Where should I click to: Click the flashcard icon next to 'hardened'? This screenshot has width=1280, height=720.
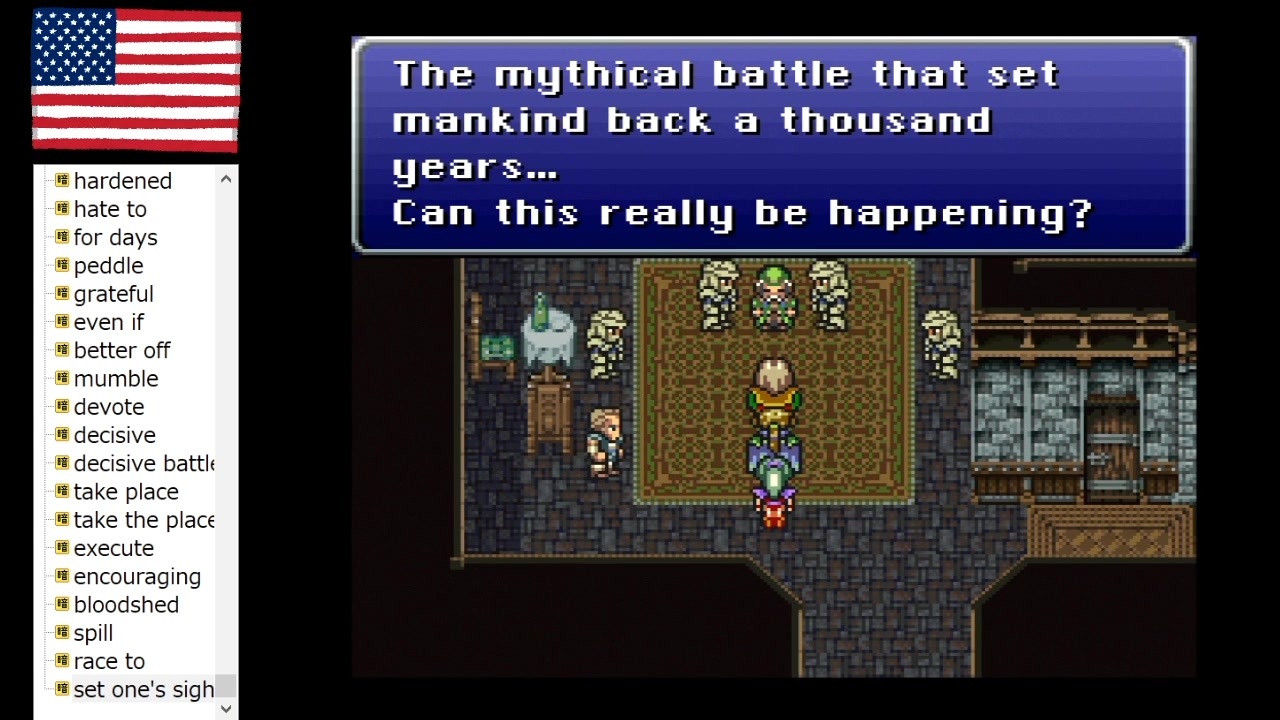[61, 181]
